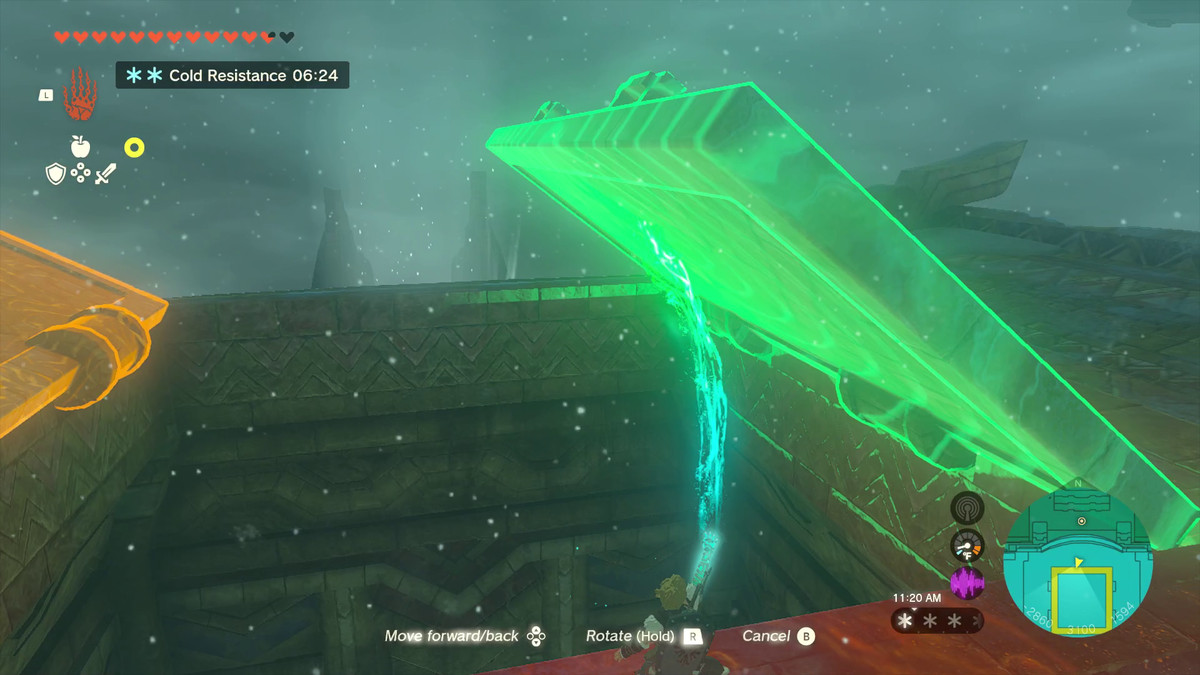The image size is (1200, 675).
Task: Click the purple noise meter icon
Action: coord(967,583)
